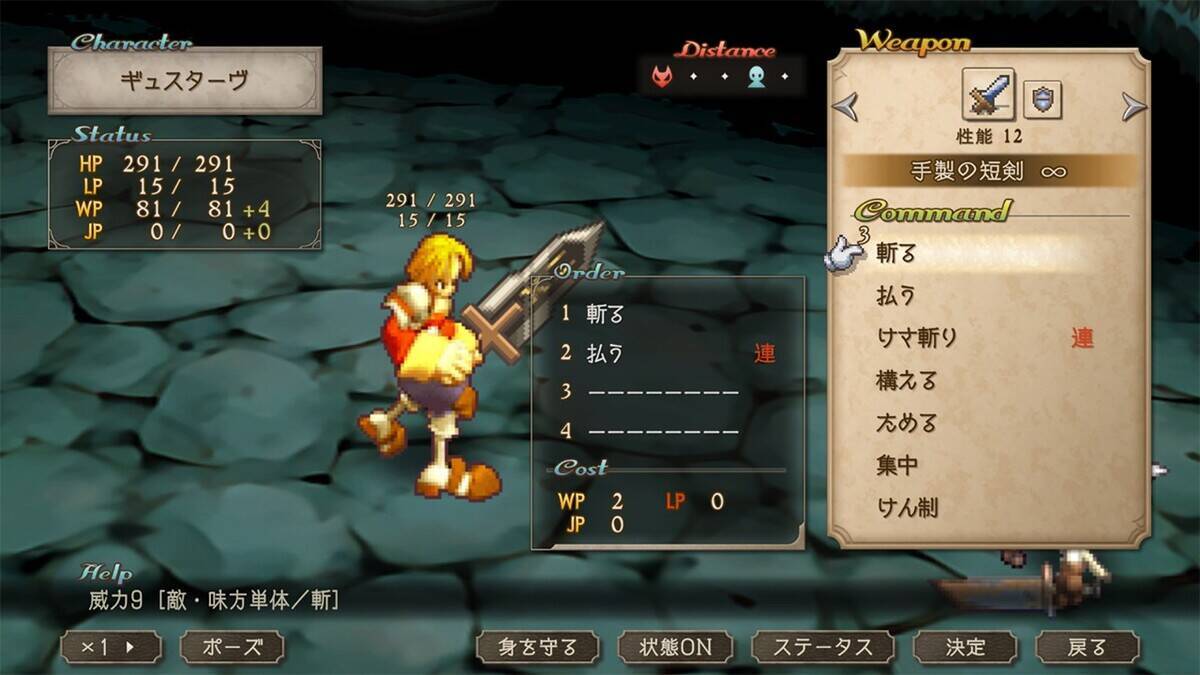Select order slot 1 斬る

point(604,314)
